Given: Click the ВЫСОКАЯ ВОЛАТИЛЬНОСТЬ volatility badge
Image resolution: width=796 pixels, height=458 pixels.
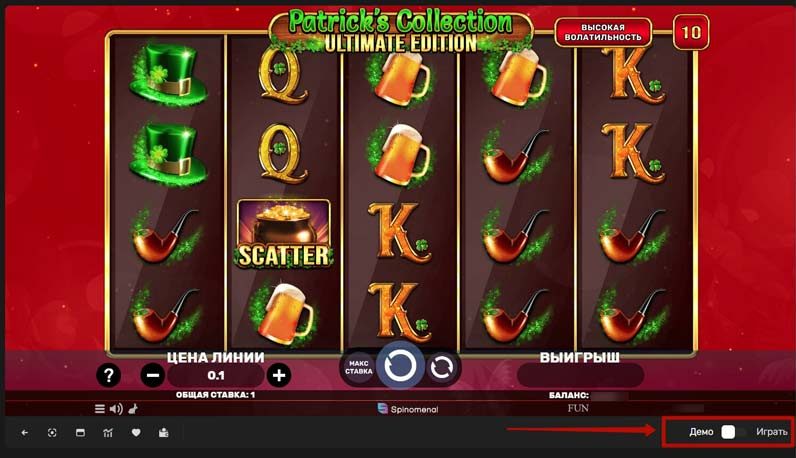Looking at the screenshot, I should (603, 32).
